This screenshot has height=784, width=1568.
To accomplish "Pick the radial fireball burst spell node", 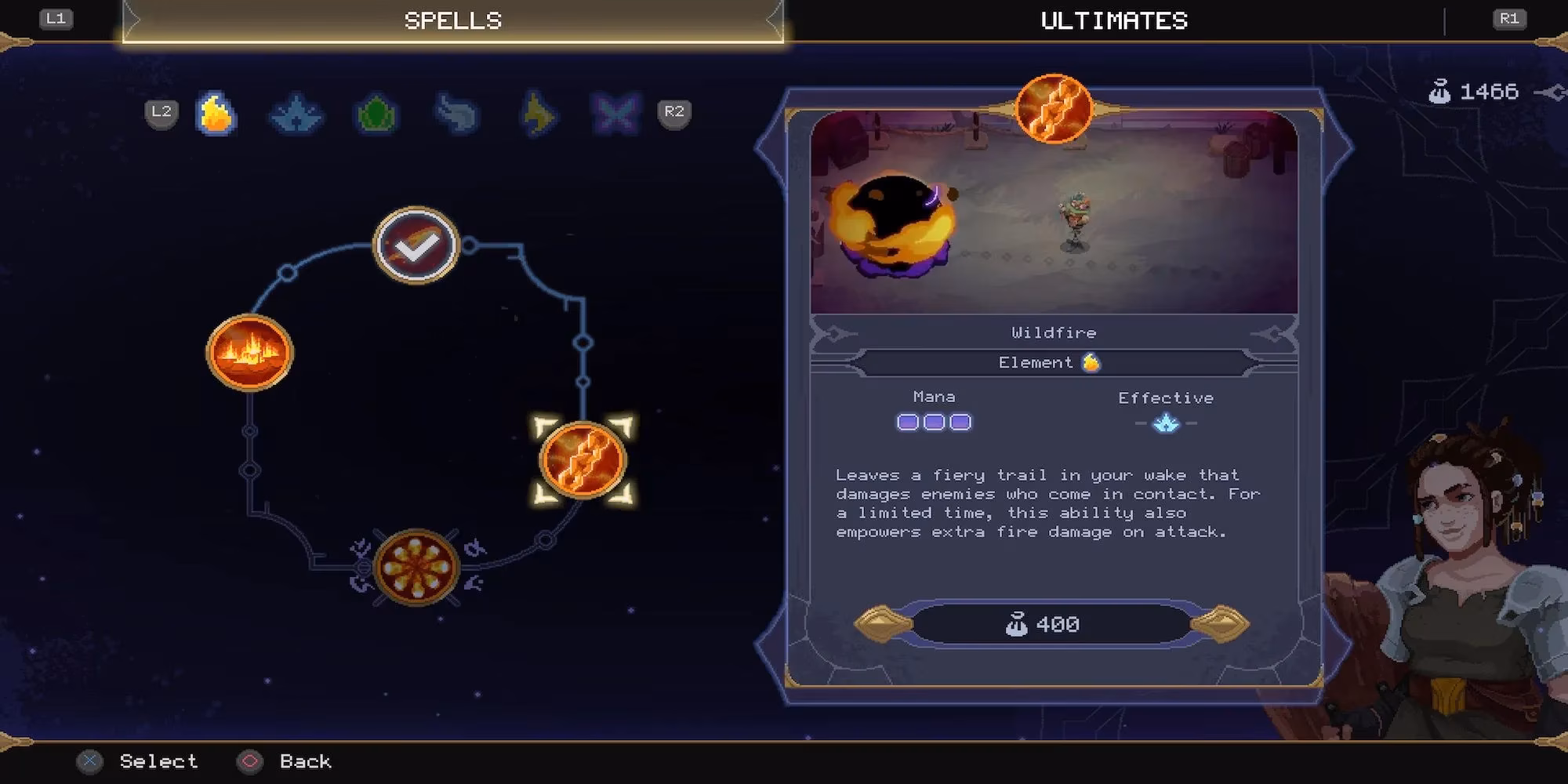I will coord(416,568).
